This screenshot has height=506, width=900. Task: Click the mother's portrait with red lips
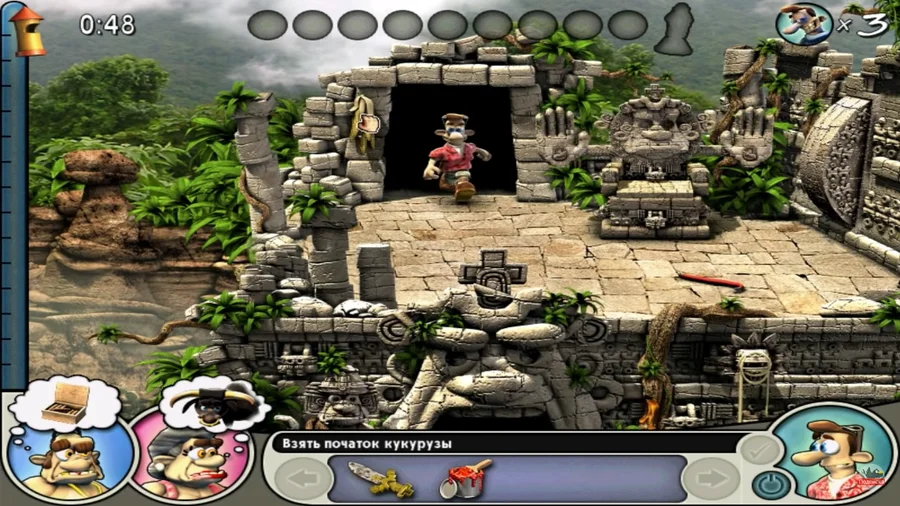189,461
